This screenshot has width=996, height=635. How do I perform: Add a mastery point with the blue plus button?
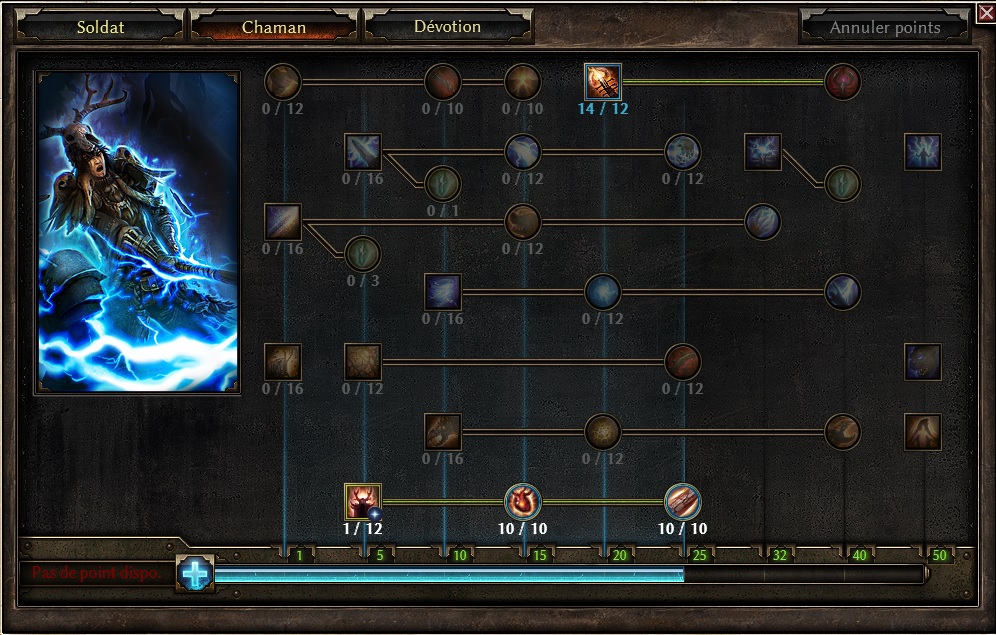pyautogui.click(x=196, y=573)
